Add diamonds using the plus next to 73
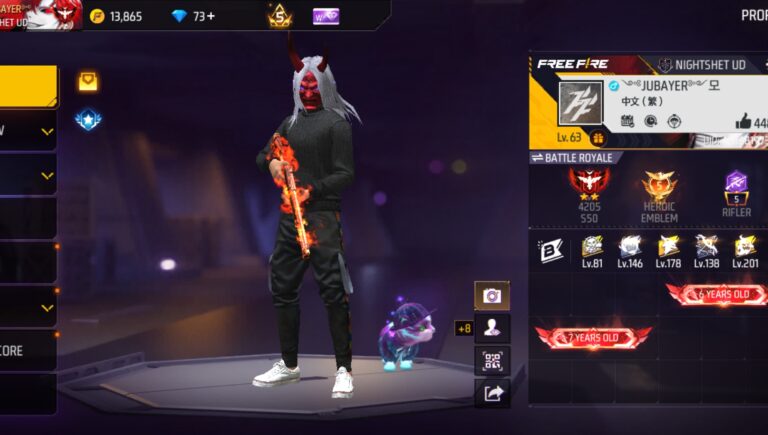 211,16
